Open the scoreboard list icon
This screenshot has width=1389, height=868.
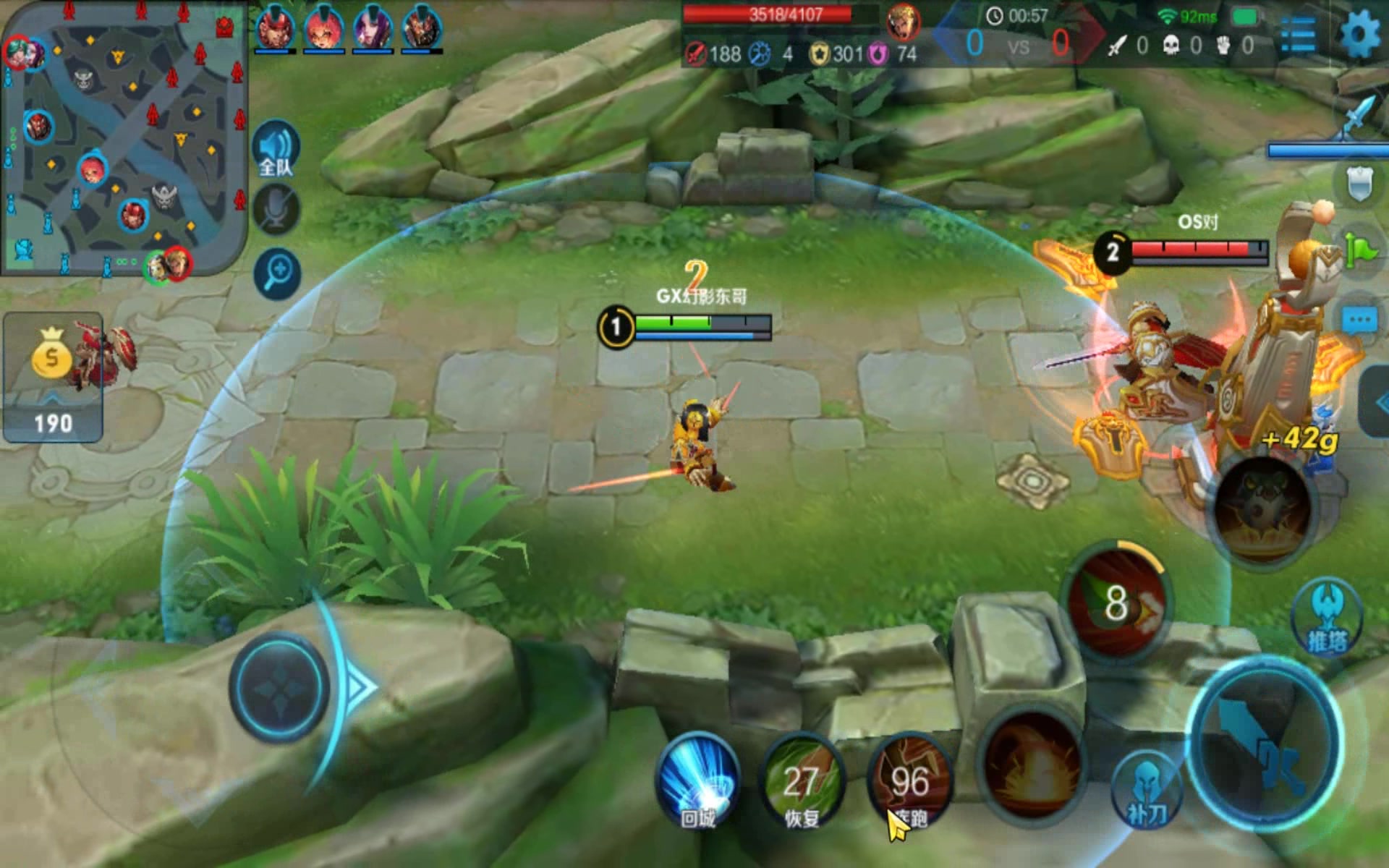[x=1298, y=35]
